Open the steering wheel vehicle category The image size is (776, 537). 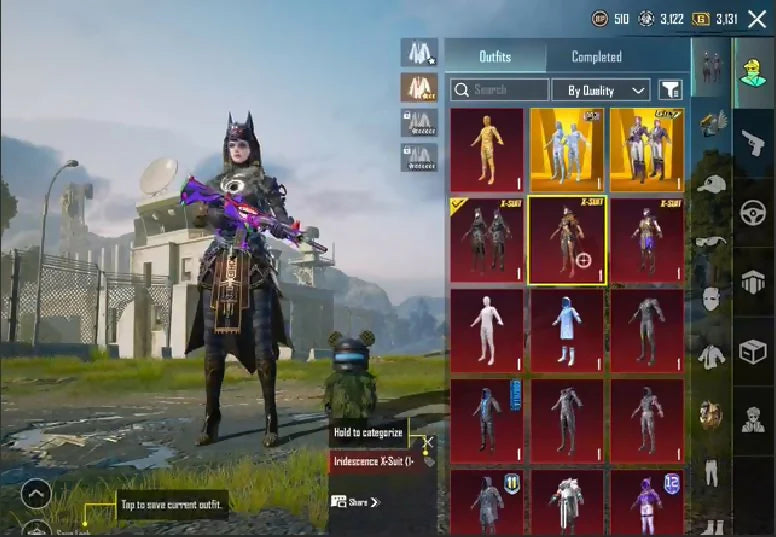click(x=753, y=213)
